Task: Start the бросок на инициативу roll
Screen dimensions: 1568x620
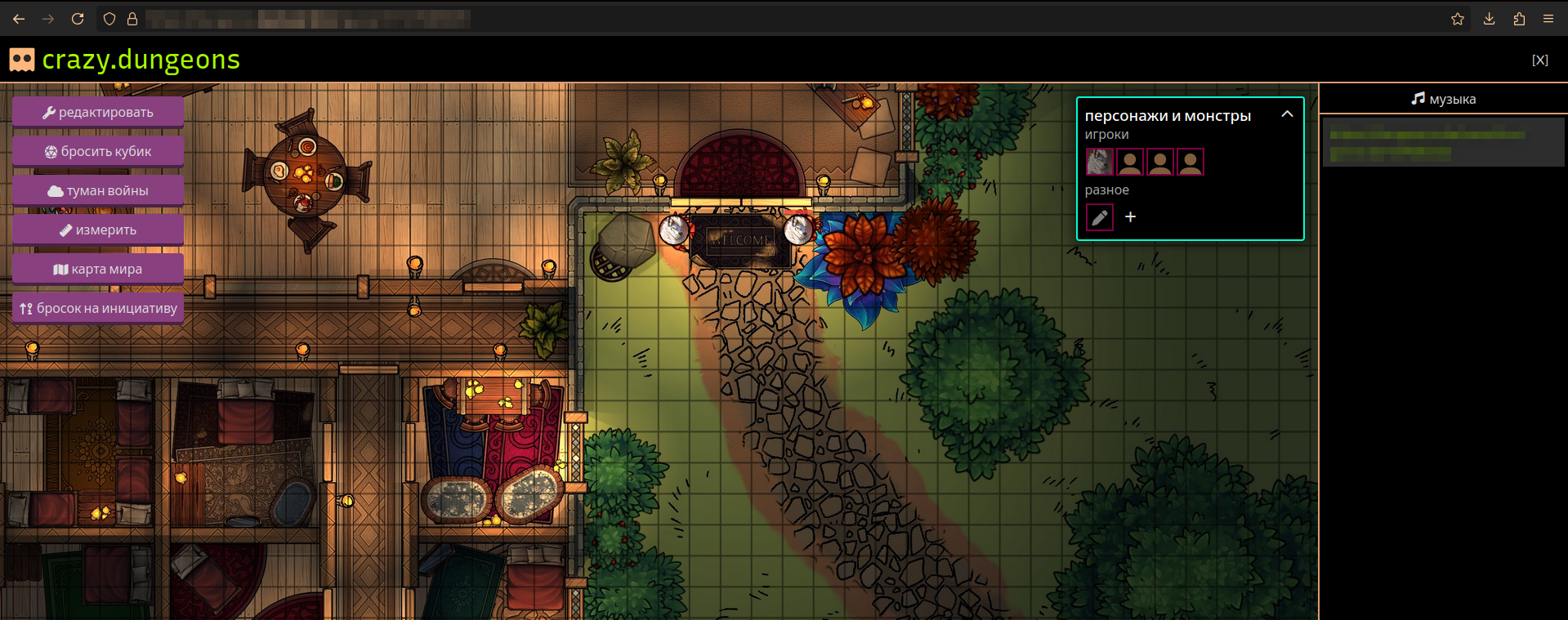Action: (x=98, y=309)
